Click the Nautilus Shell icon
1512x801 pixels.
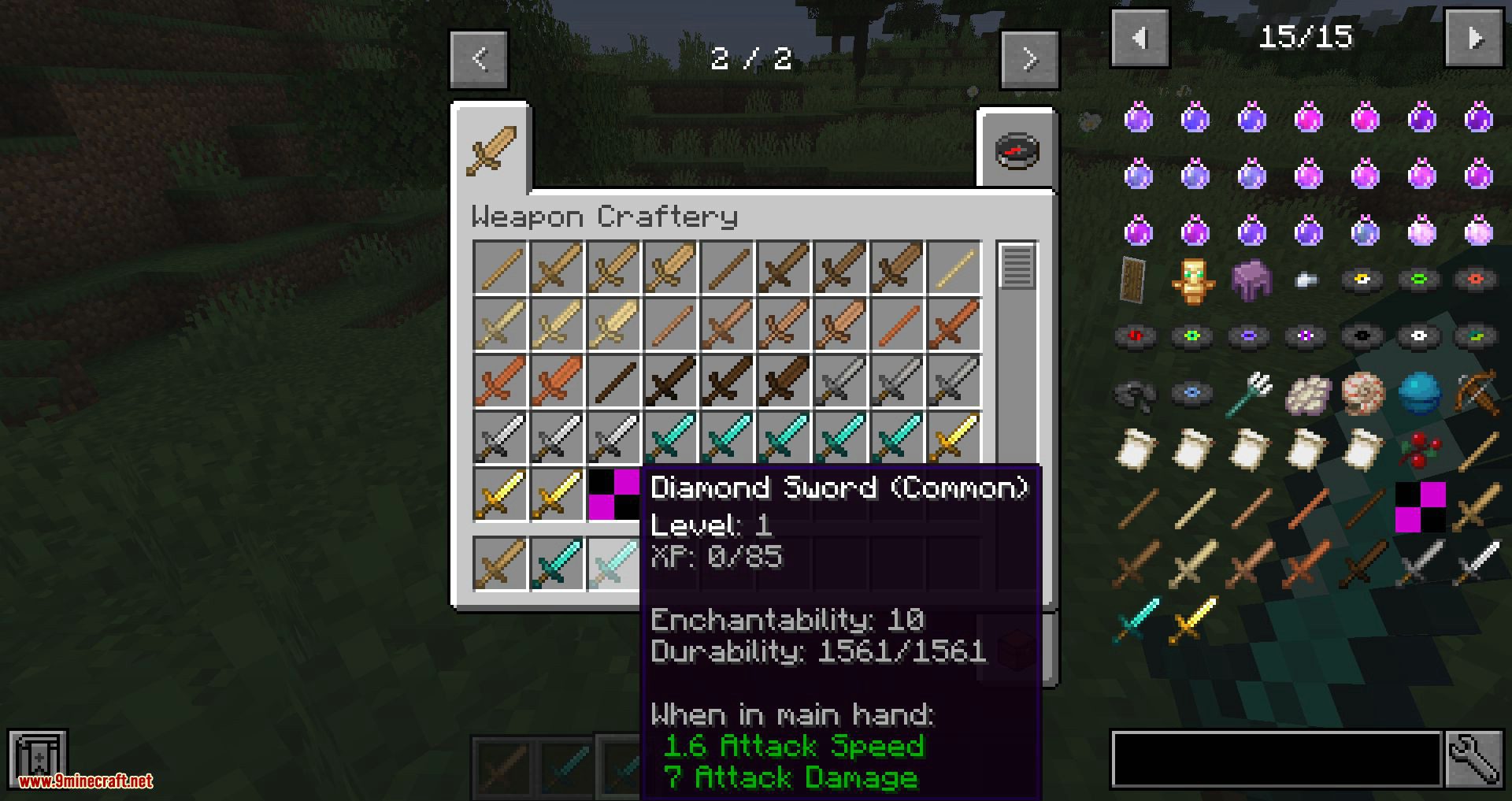(x=1364, y=391)
